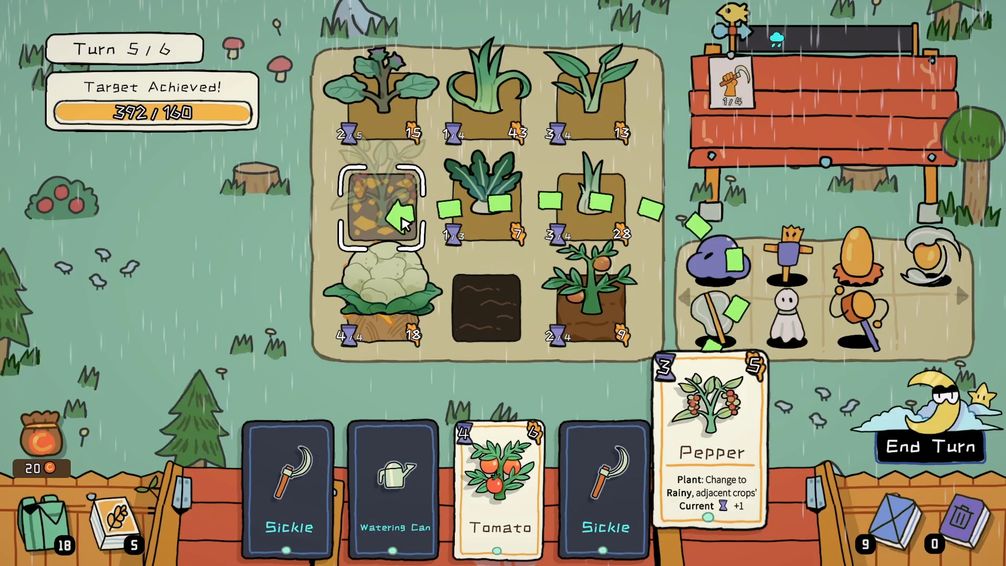The height and width of the screenshot is (566, 1006).
Task: Choose the Tomato card in hand
Action: point(499,487)
